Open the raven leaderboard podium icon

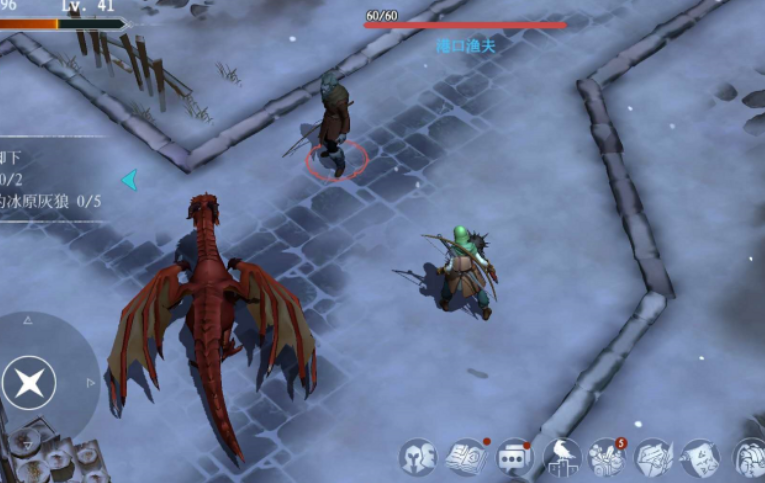tap(561, 458)
